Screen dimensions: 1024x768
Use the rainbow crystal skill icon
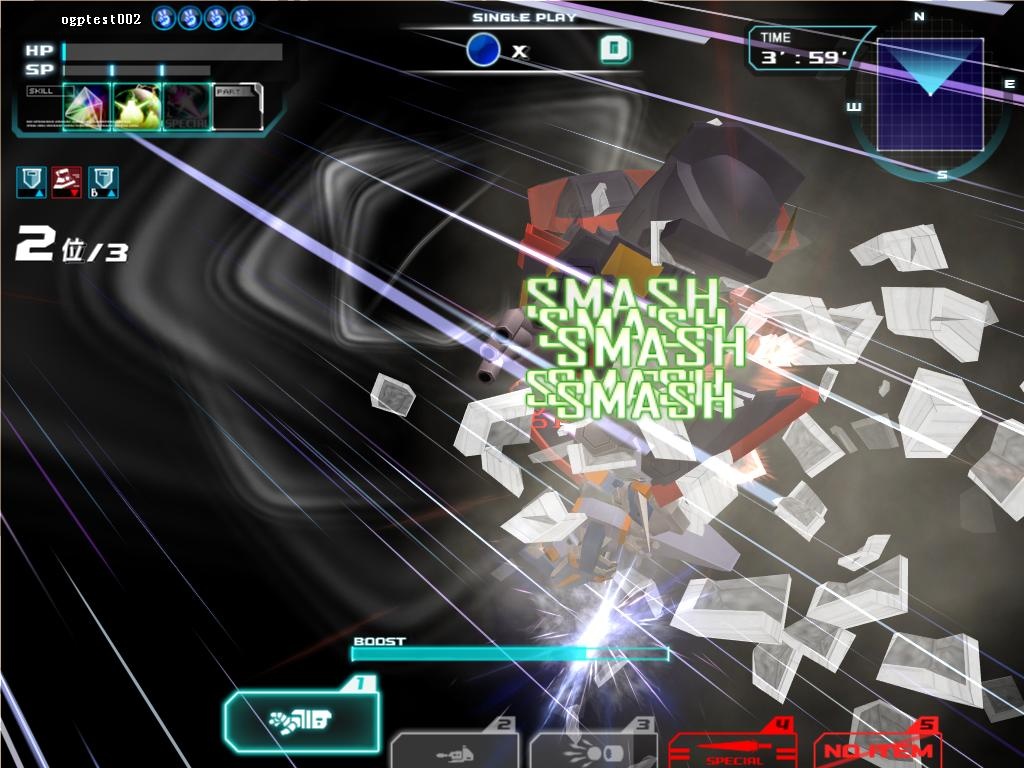click(86, 107)
